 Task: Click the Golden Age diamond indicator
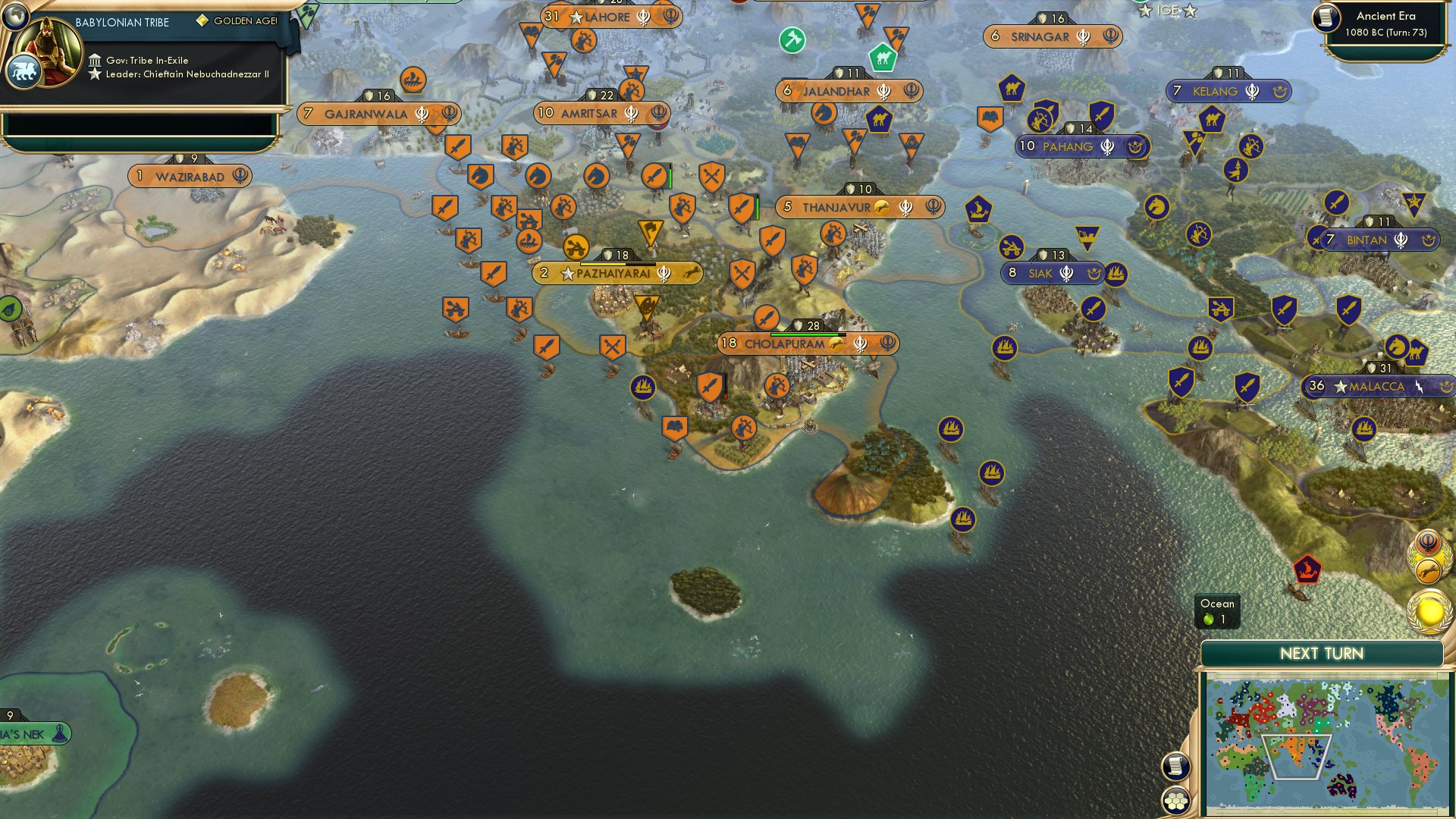pos(202,20)
